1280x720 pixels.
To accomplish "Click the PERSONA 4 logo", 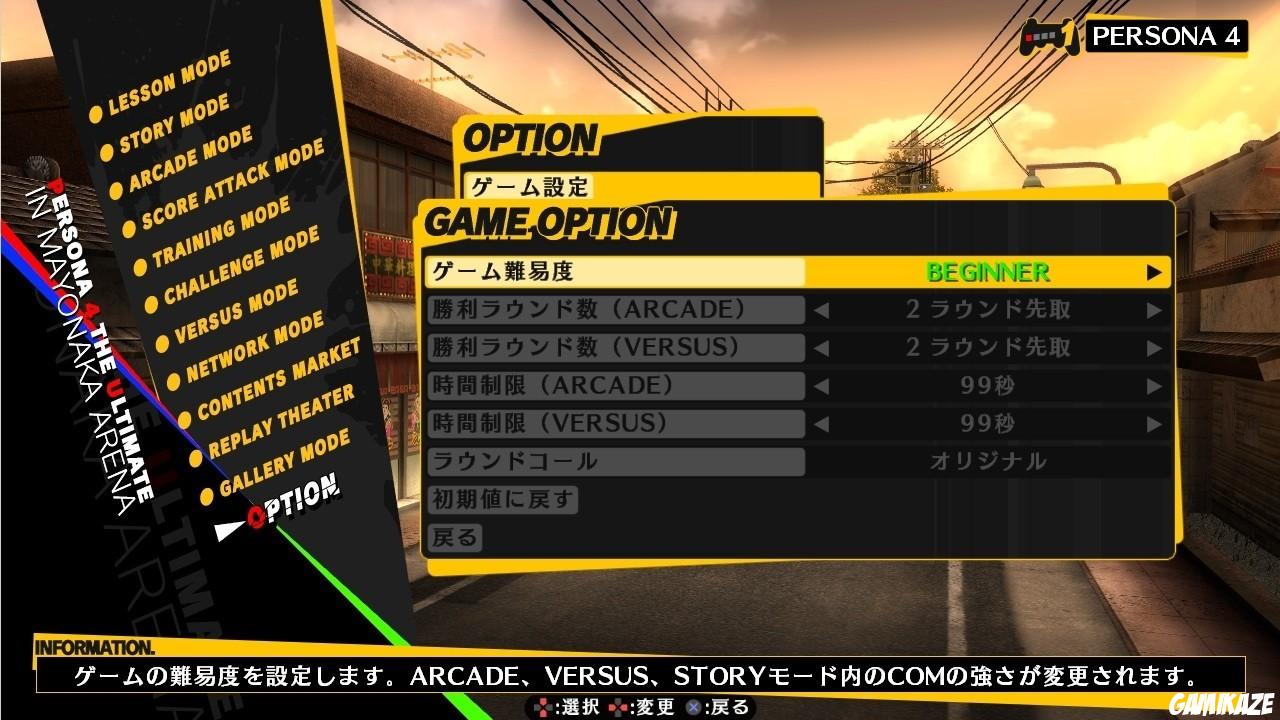I will [x=1166, y=38].
